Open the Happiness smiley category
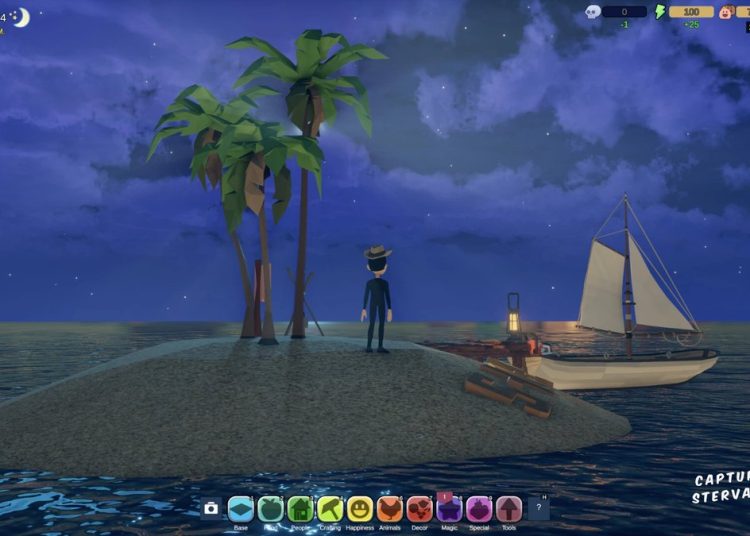Image resolution: width=750 pixels, height=536 pixels. [360, 509]
